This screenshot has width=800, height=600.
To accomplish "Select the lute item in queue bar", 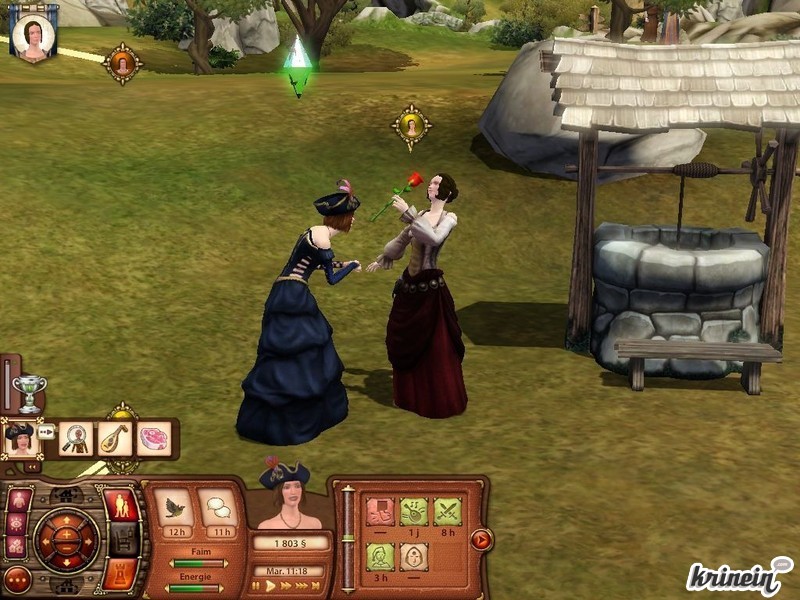I will pos(114,438).
